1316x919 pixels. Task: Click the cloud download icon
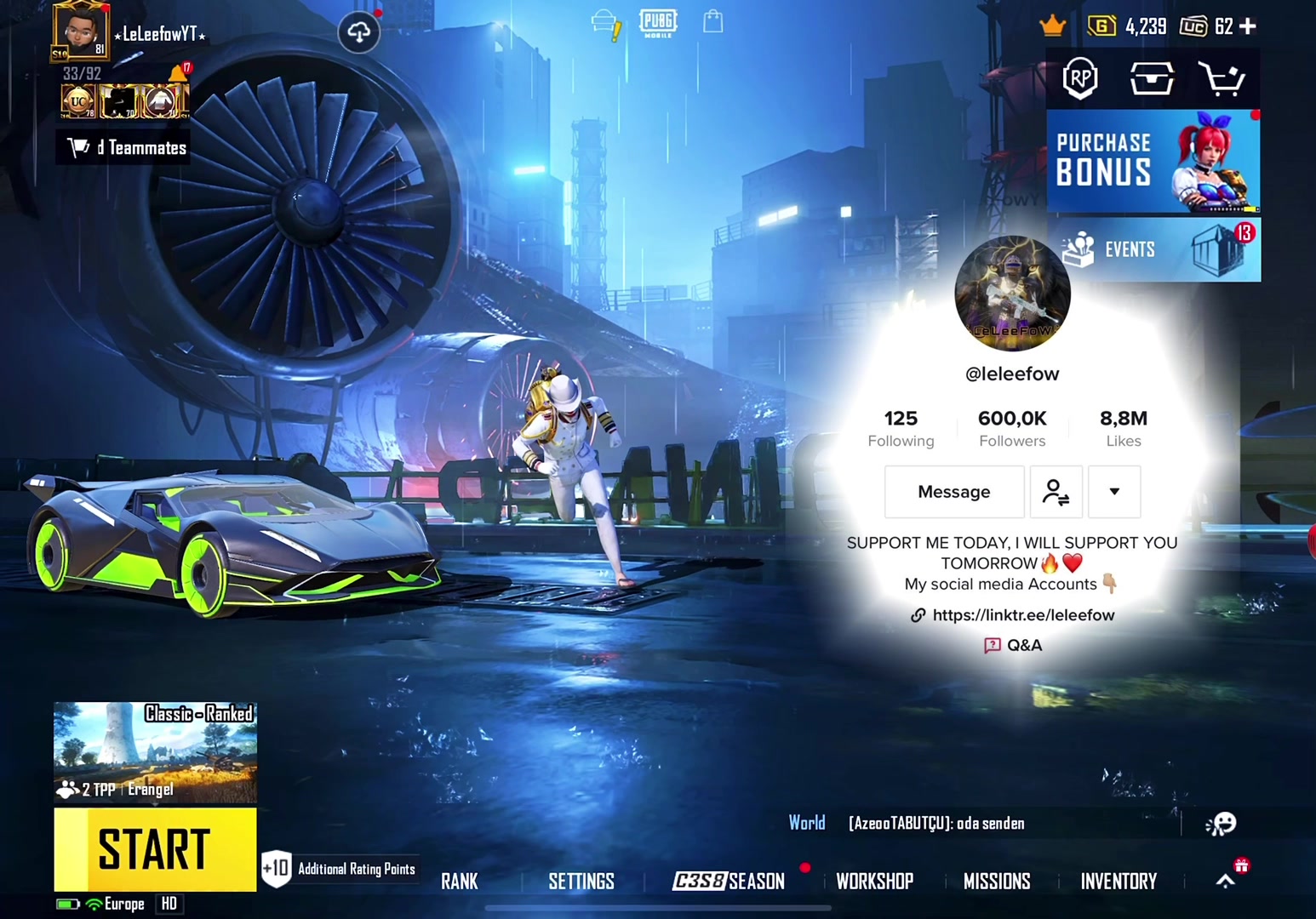pos(359,33)
